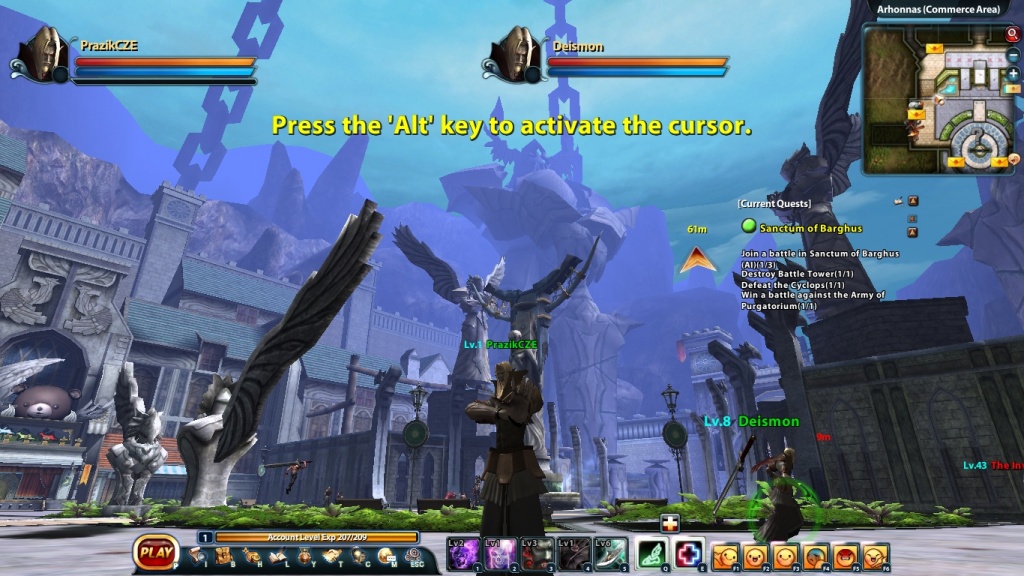Use the red cross healing item
Image resolution: width=1024 pixels, height=576 pixels.
(x=689, y=552)
